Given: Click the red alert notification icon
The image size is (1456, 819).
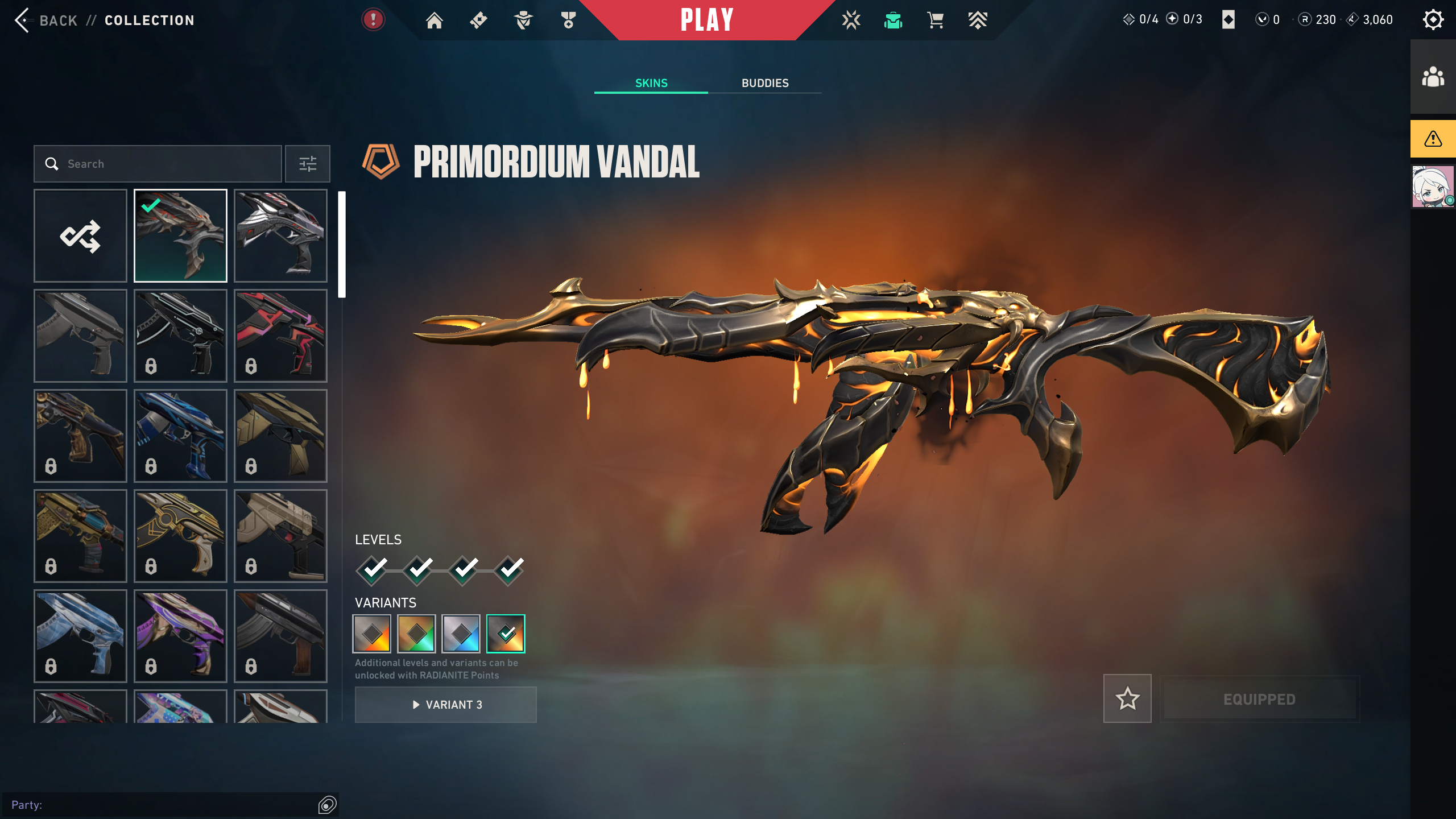Looking at the screenshot, I should pos(373,20).
